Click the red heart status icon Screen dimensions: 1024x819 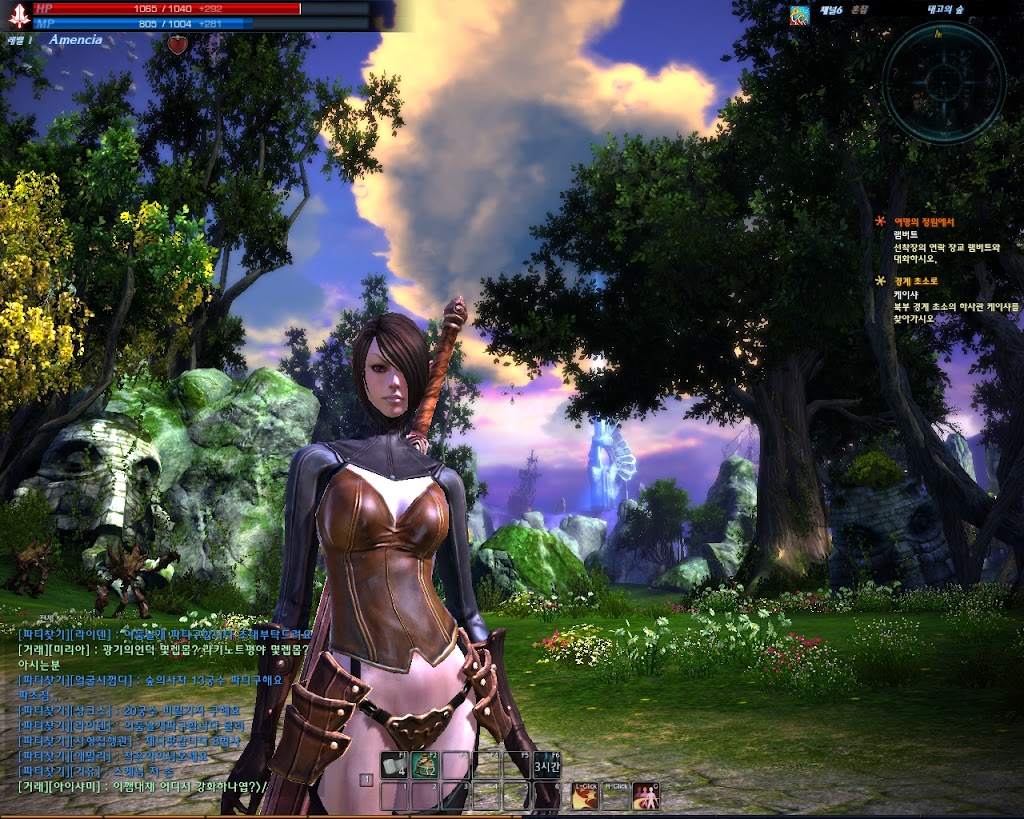(177, 44)
